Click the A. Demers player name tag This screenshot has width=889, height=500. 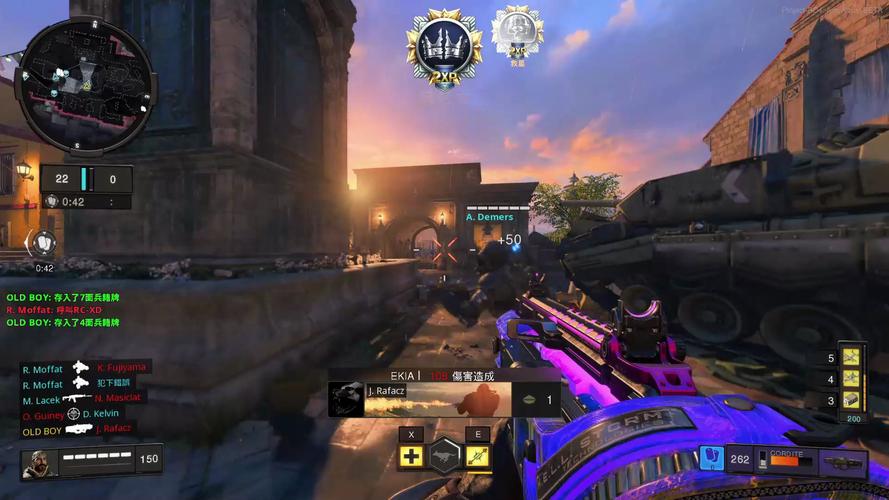click(x=489, y=217)
